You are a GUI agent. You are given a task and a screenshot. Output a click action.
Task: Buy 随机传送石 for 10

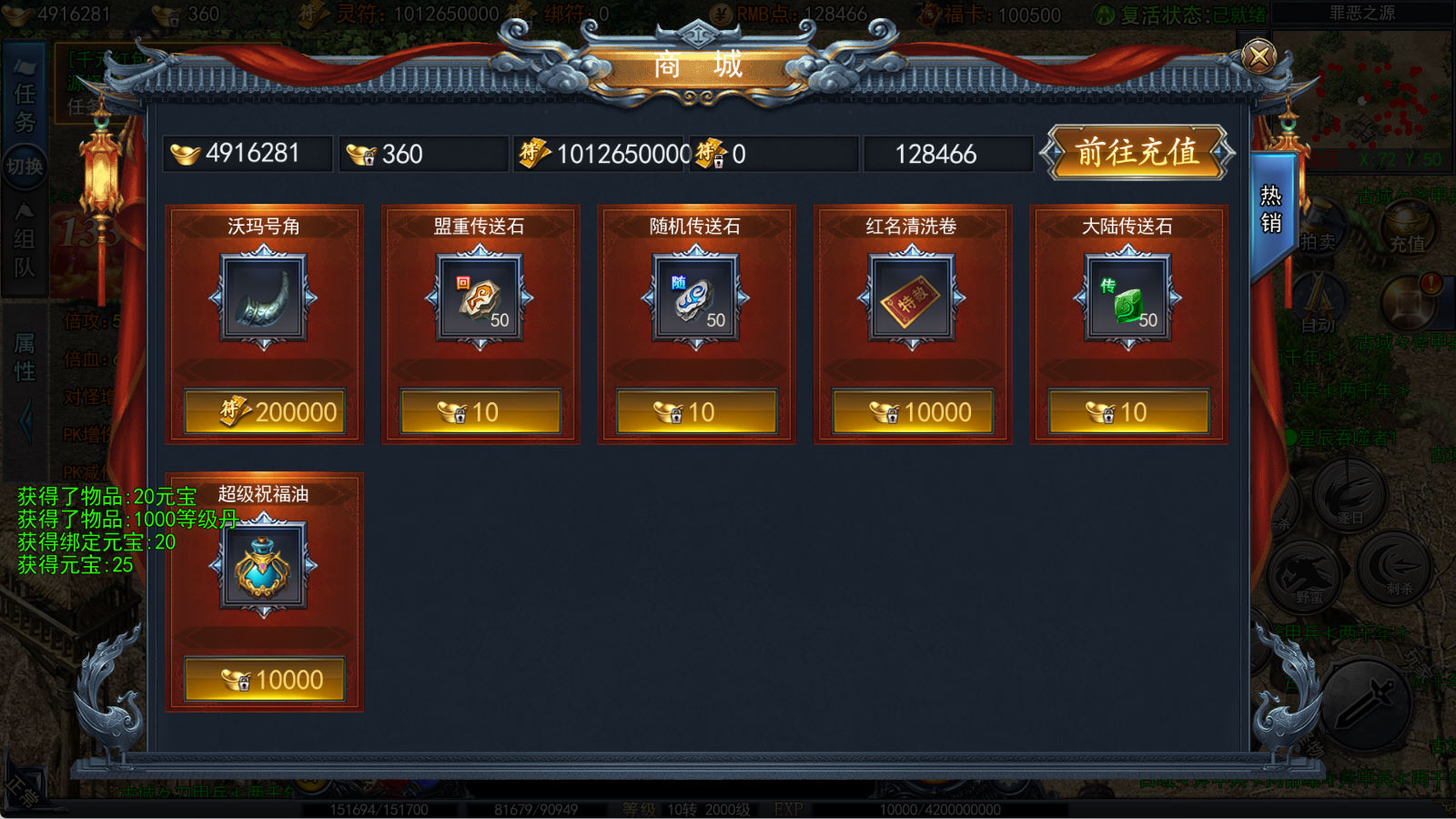tap(696, 412)
